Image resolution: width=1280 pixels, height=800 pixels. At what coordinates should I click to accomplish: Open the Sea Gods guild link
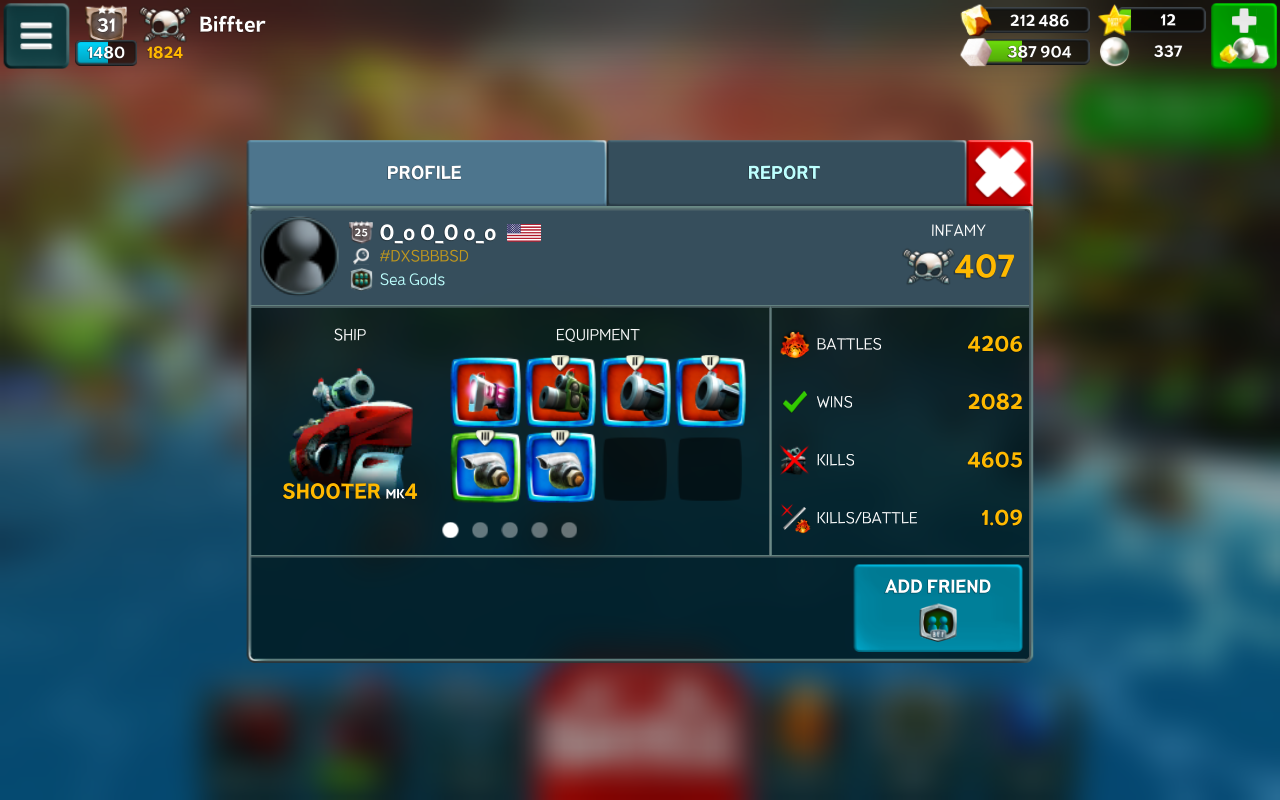tap(412, 280)
